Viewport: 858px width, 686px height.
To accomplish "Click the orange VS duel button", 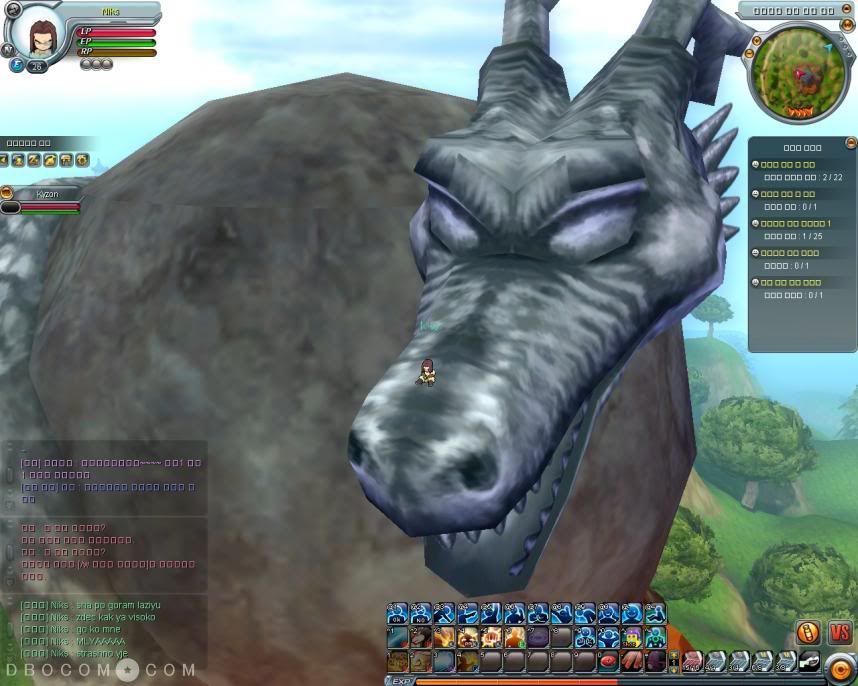I will point(838,632).
